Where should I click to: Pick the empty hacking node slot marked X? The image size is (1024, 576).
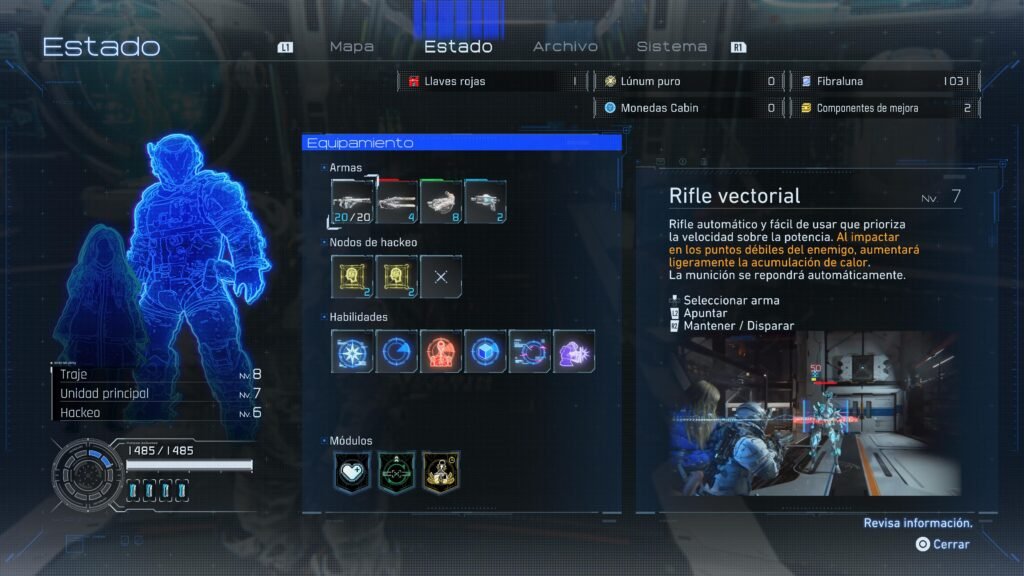[441, 276]
